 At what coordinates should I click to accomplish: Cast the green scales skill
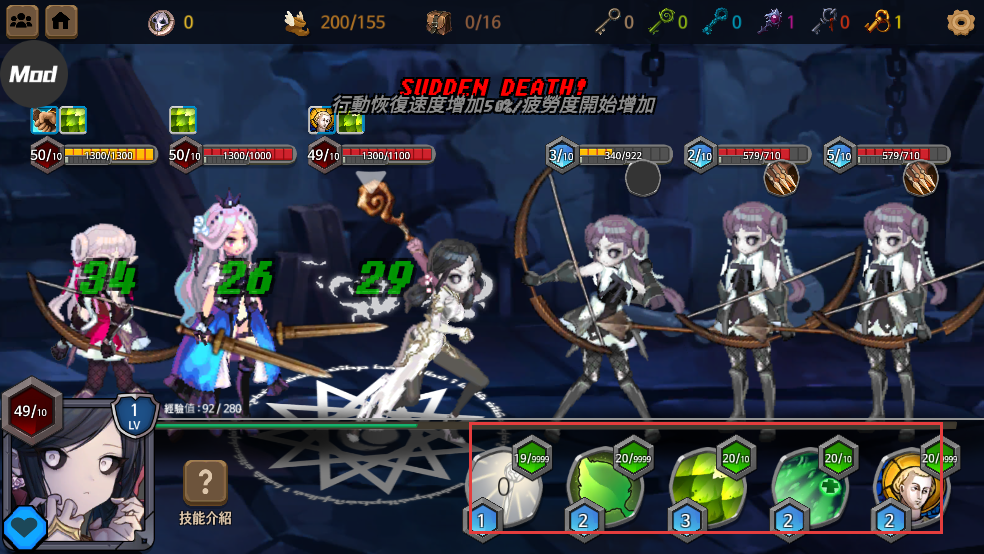pyautogui.click(x=709, y=487)
